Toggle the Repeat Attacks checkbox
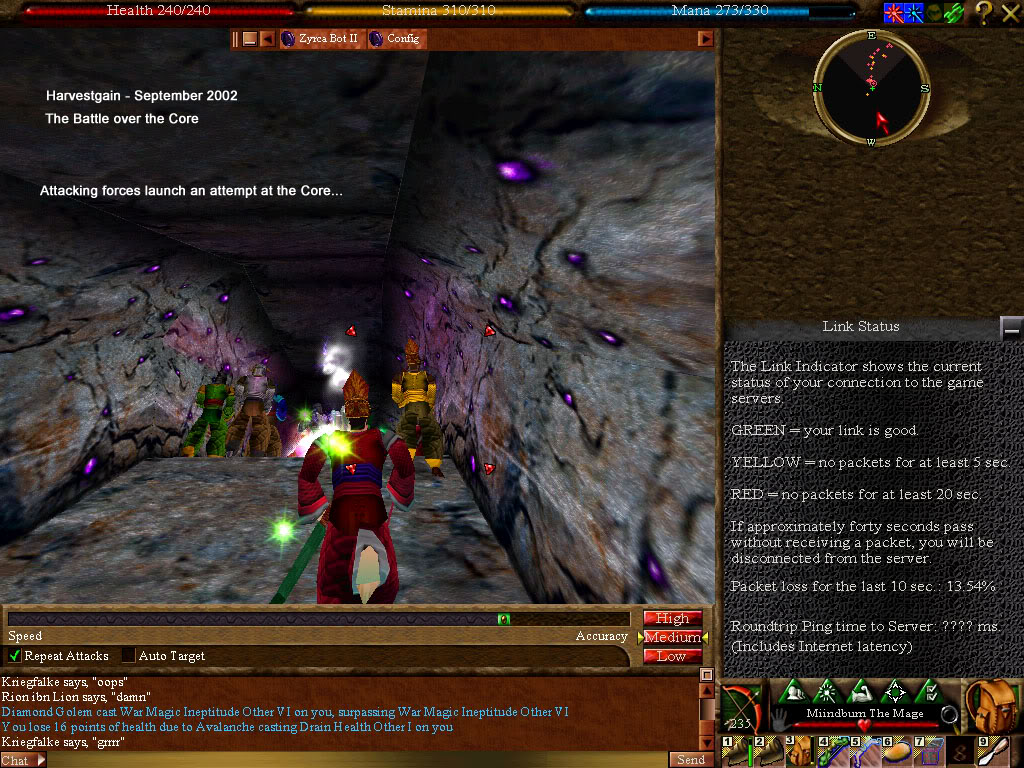This screenshot has height=768, width=1024. 15,656
